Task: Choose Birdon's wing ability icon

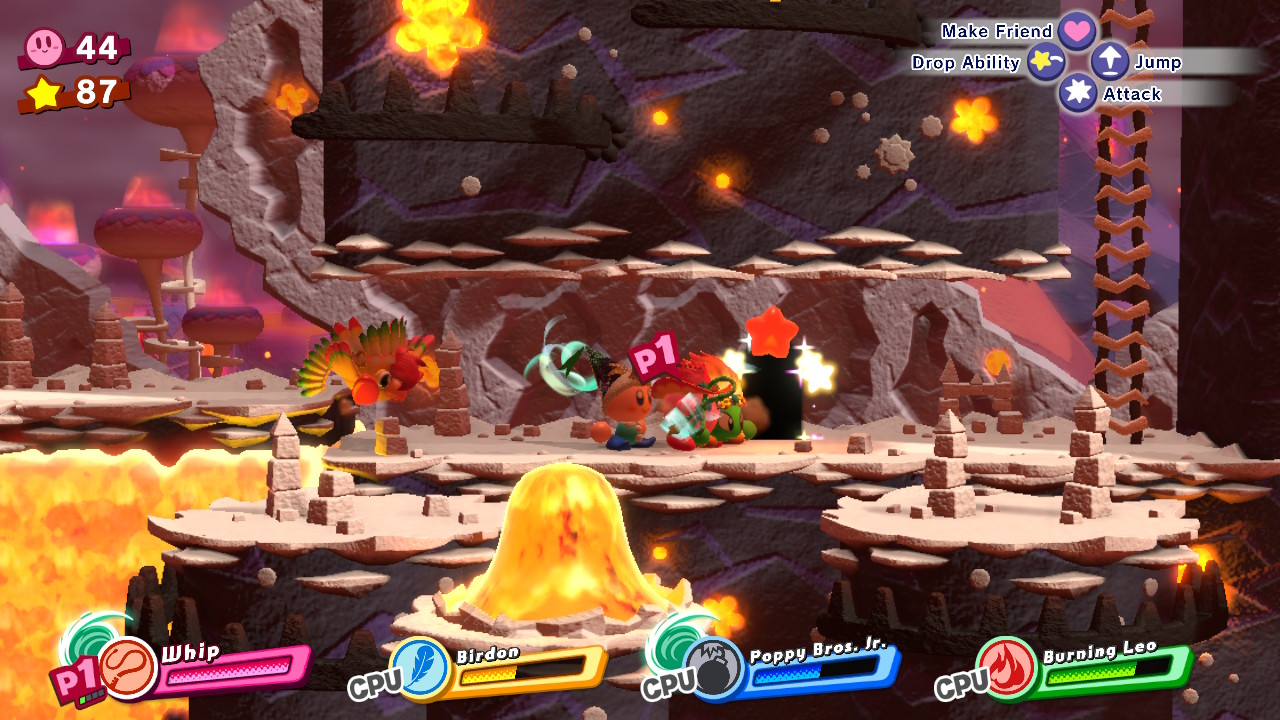Action: pos(418,667)
